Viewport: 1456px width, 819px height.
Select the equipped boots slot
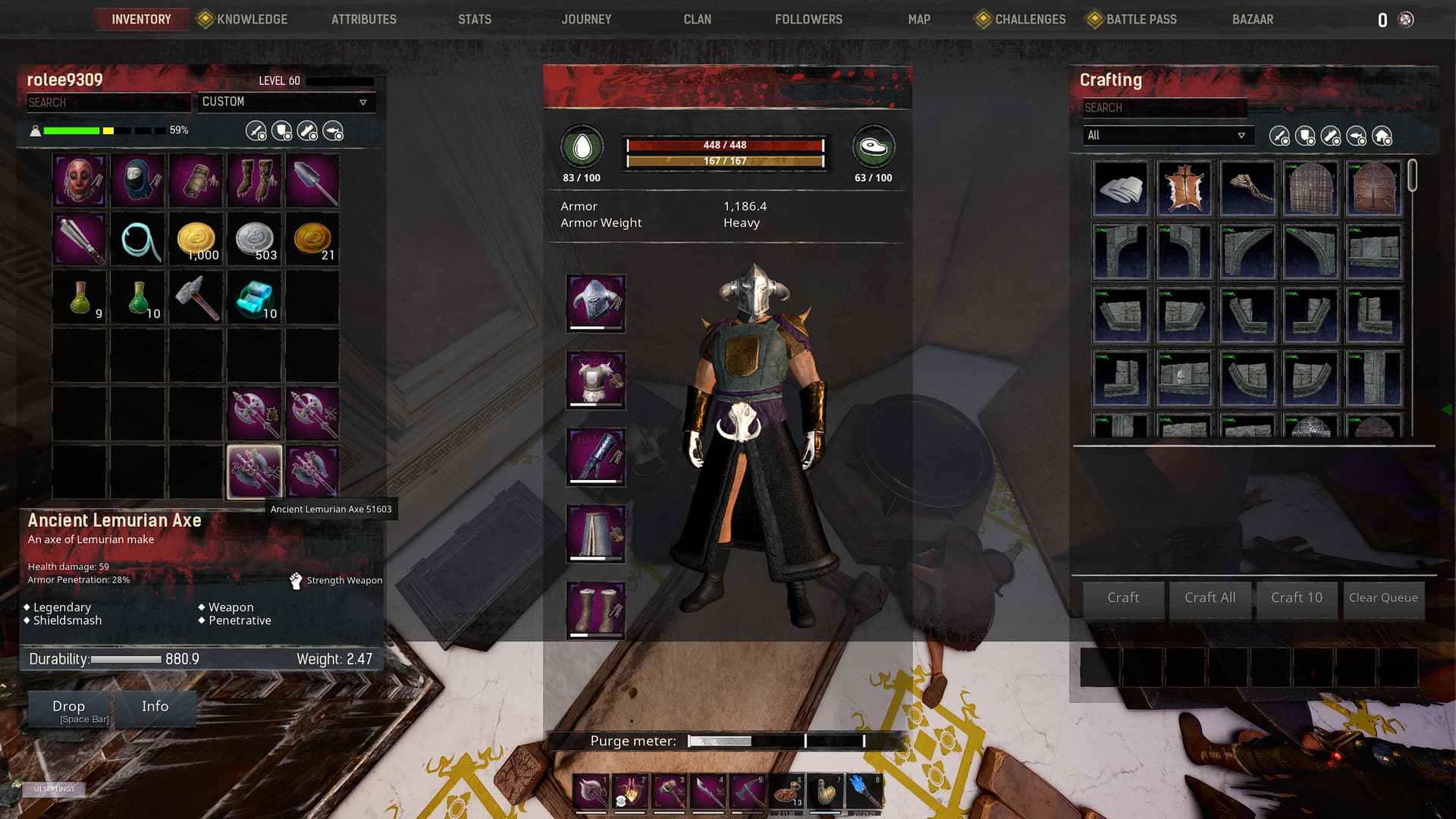coord(596,610)
